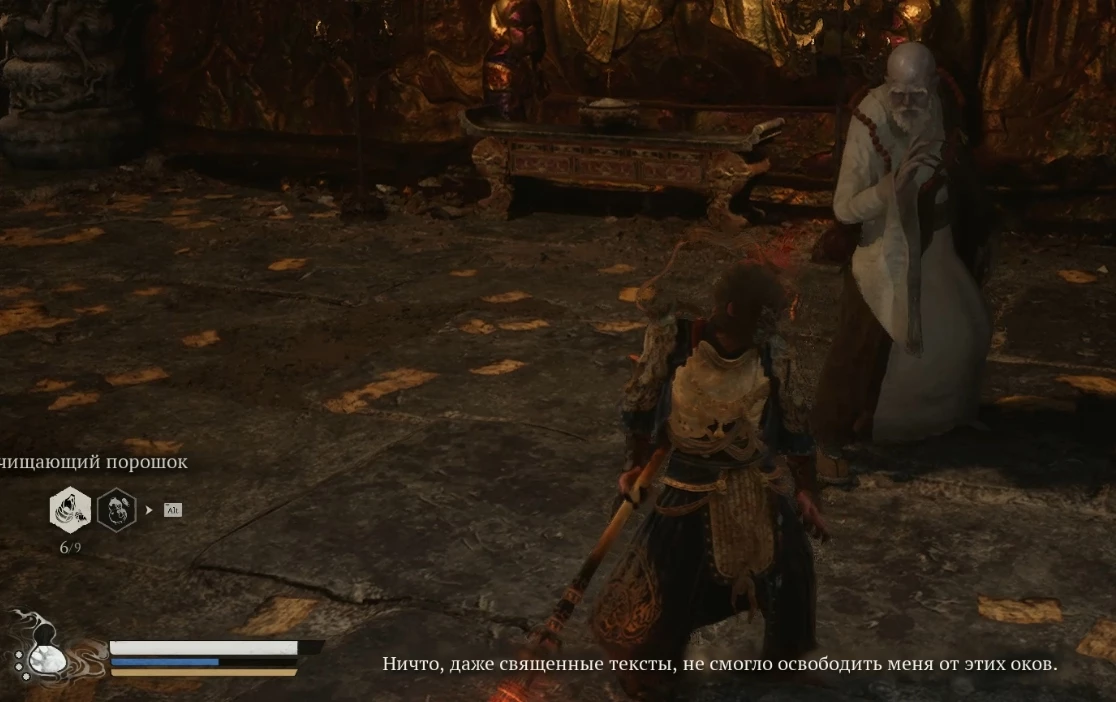Viewport: 1116px width, 702px height.
Task: Select the dark hexagon quick item slot
Action: click(x=116, y=510)
